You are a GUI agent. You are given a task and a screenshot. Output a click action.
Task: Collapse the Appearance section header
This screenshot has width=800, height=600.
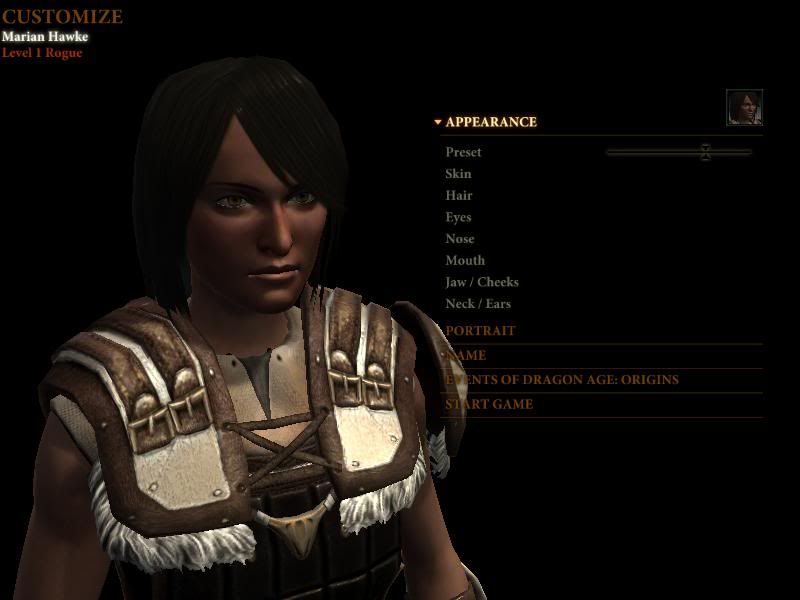click(490, 122)
